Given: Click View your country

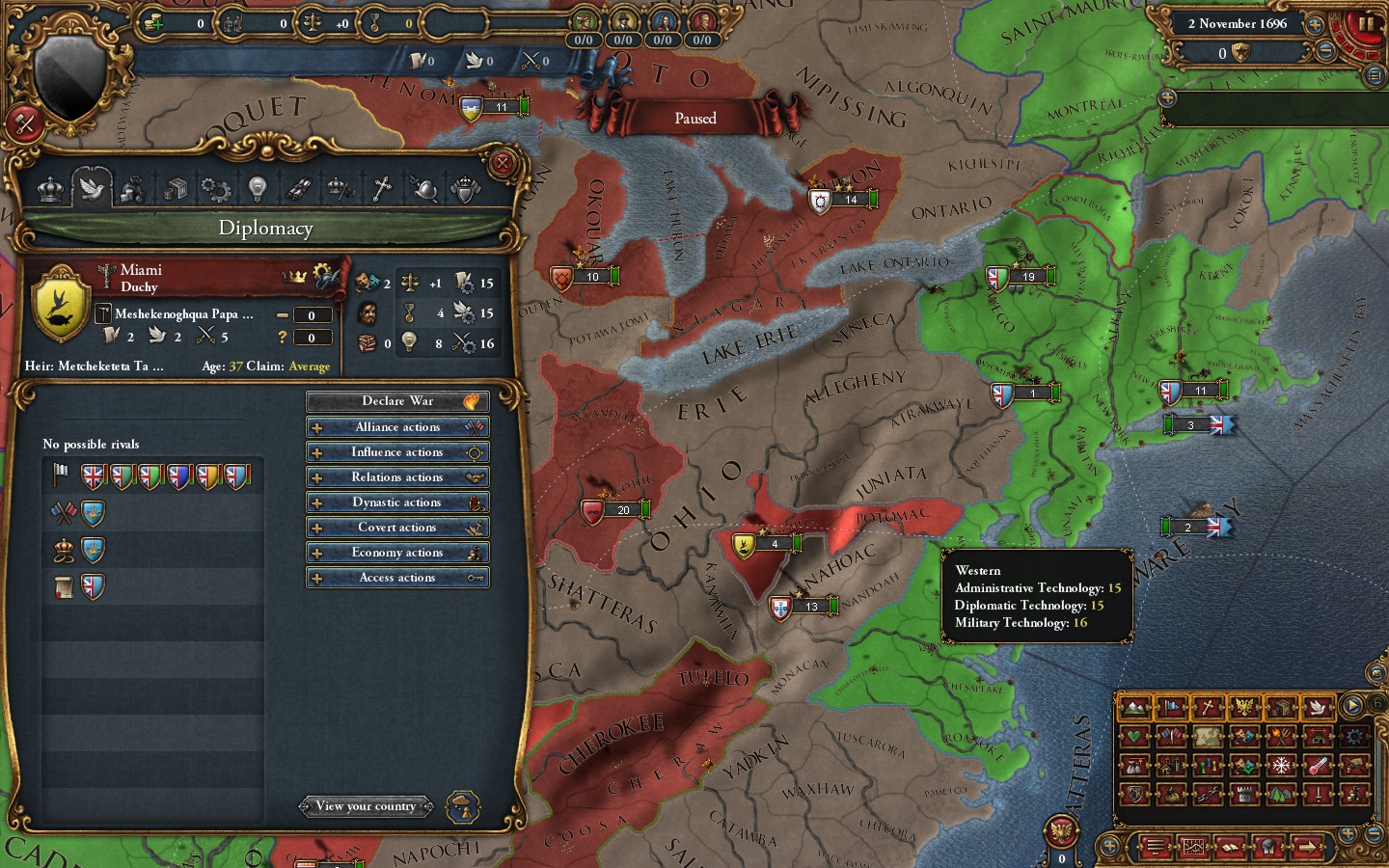Looking at the screenshot, I should 367,806.
